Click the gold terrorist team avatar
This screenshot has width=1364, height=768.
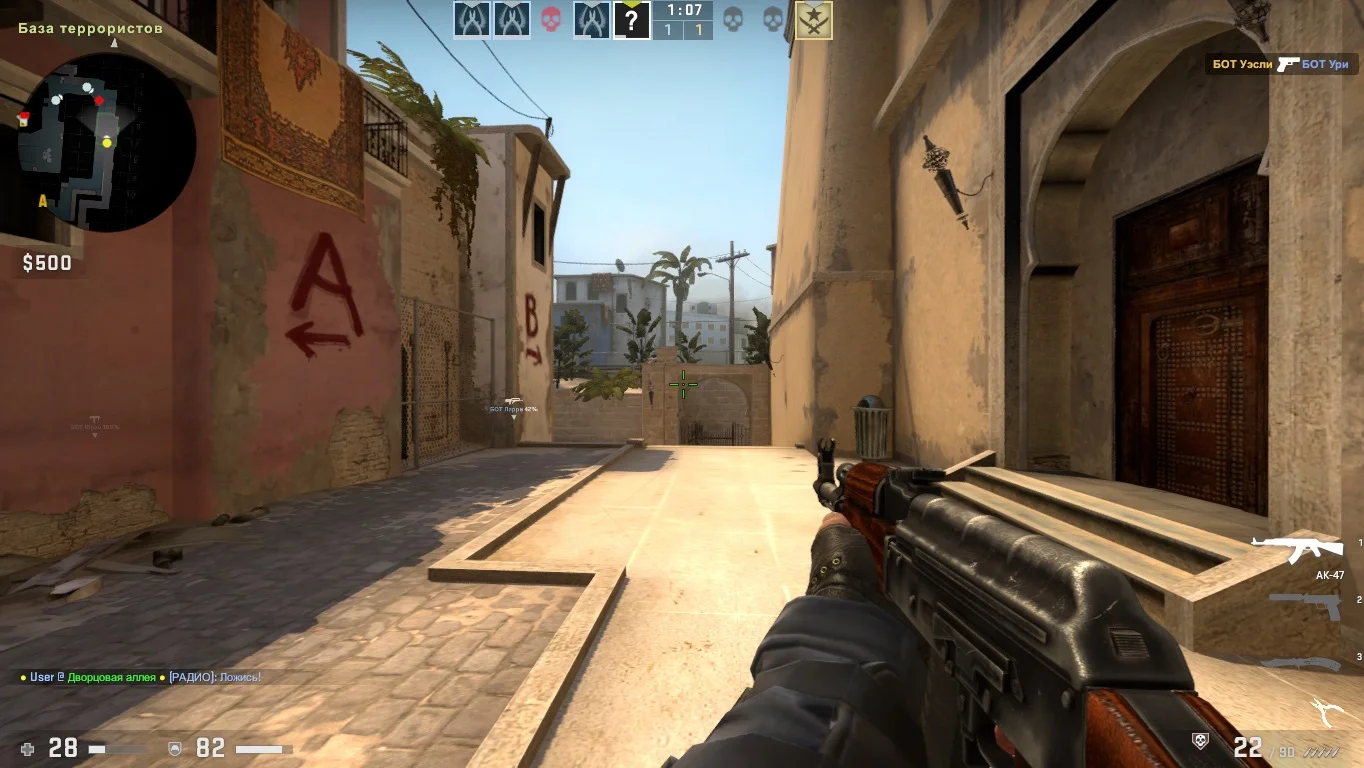click(814, 19)
